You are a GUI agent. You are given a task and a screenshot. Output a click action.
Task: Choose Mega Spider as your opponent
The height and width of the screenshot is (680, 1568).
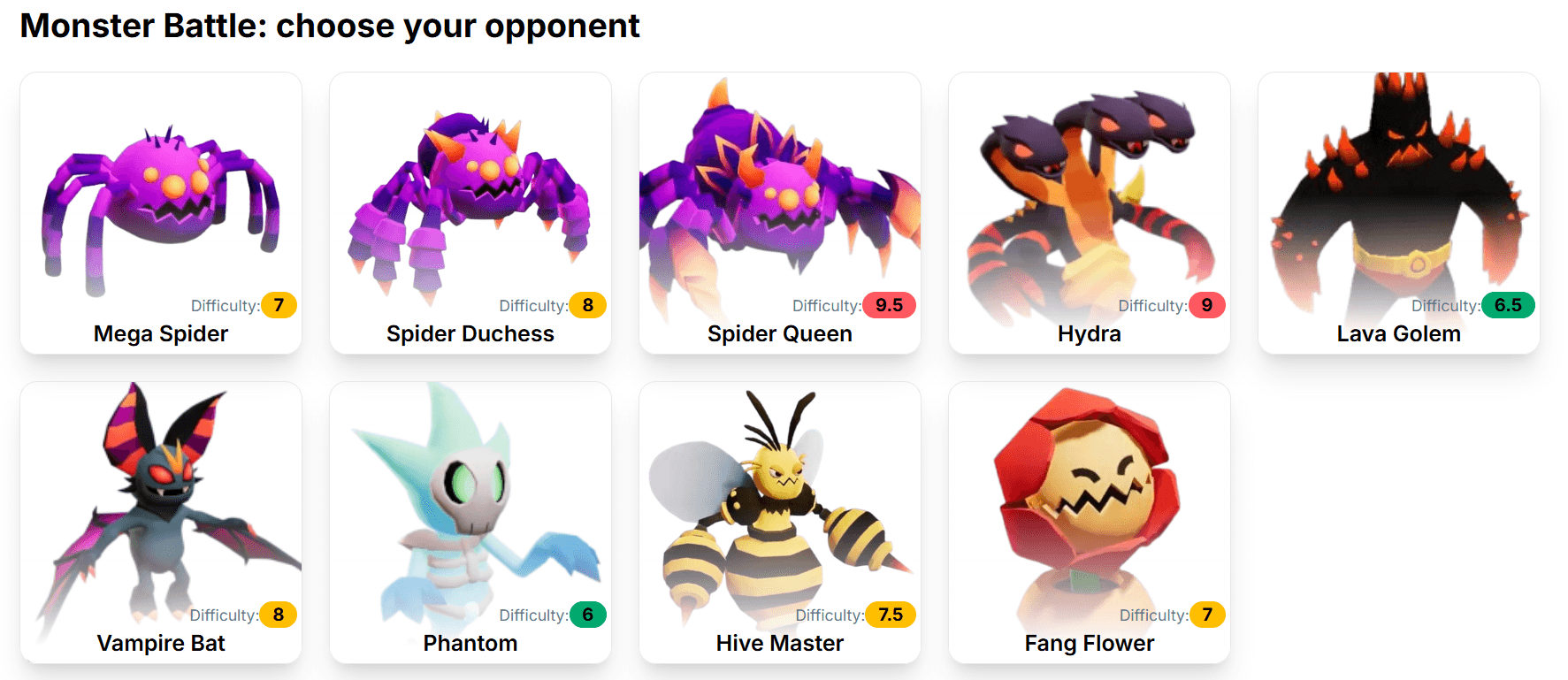click(161, 213)
